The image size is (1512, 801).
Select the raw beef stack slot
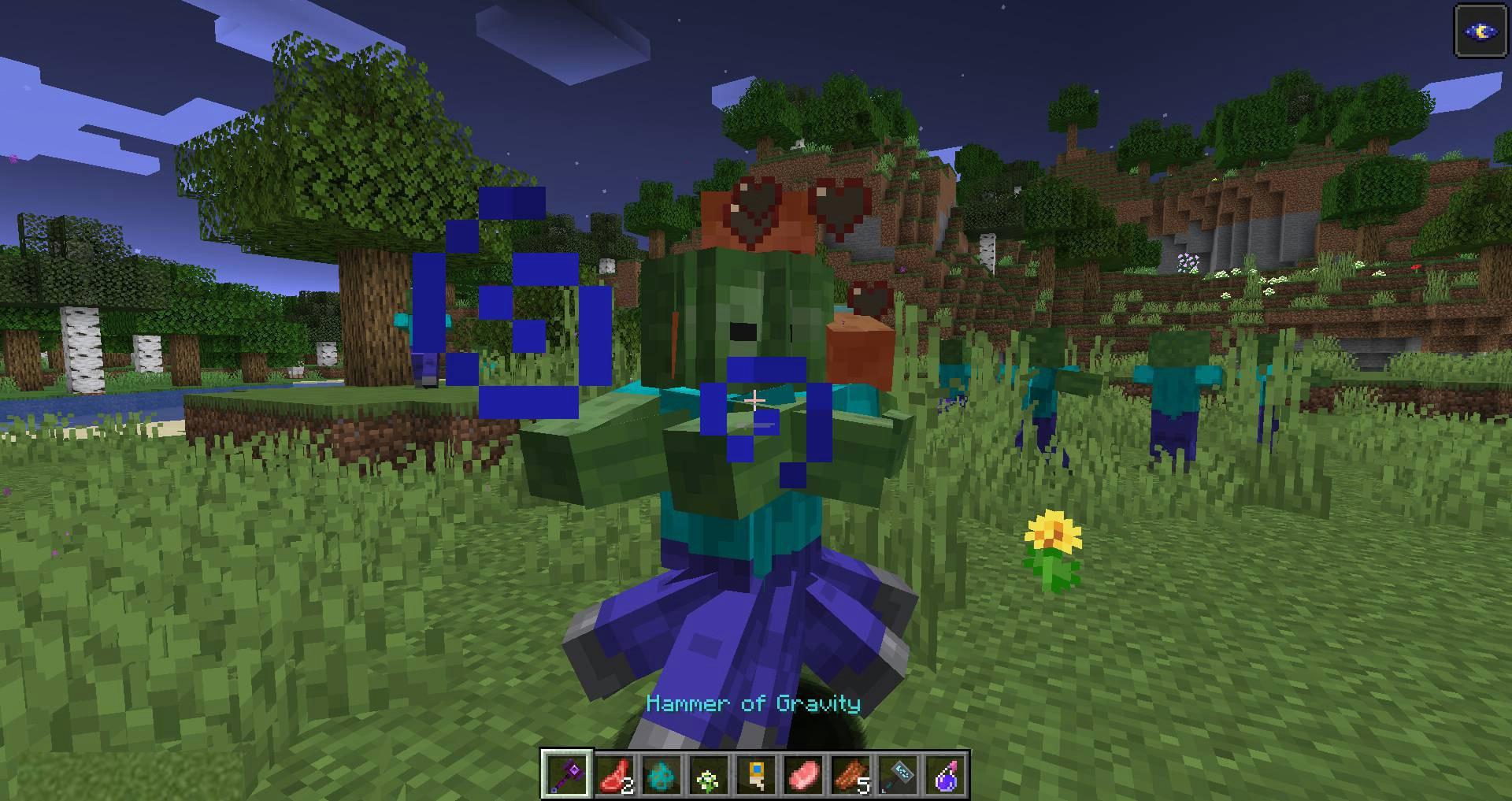[x=614, y=774]
